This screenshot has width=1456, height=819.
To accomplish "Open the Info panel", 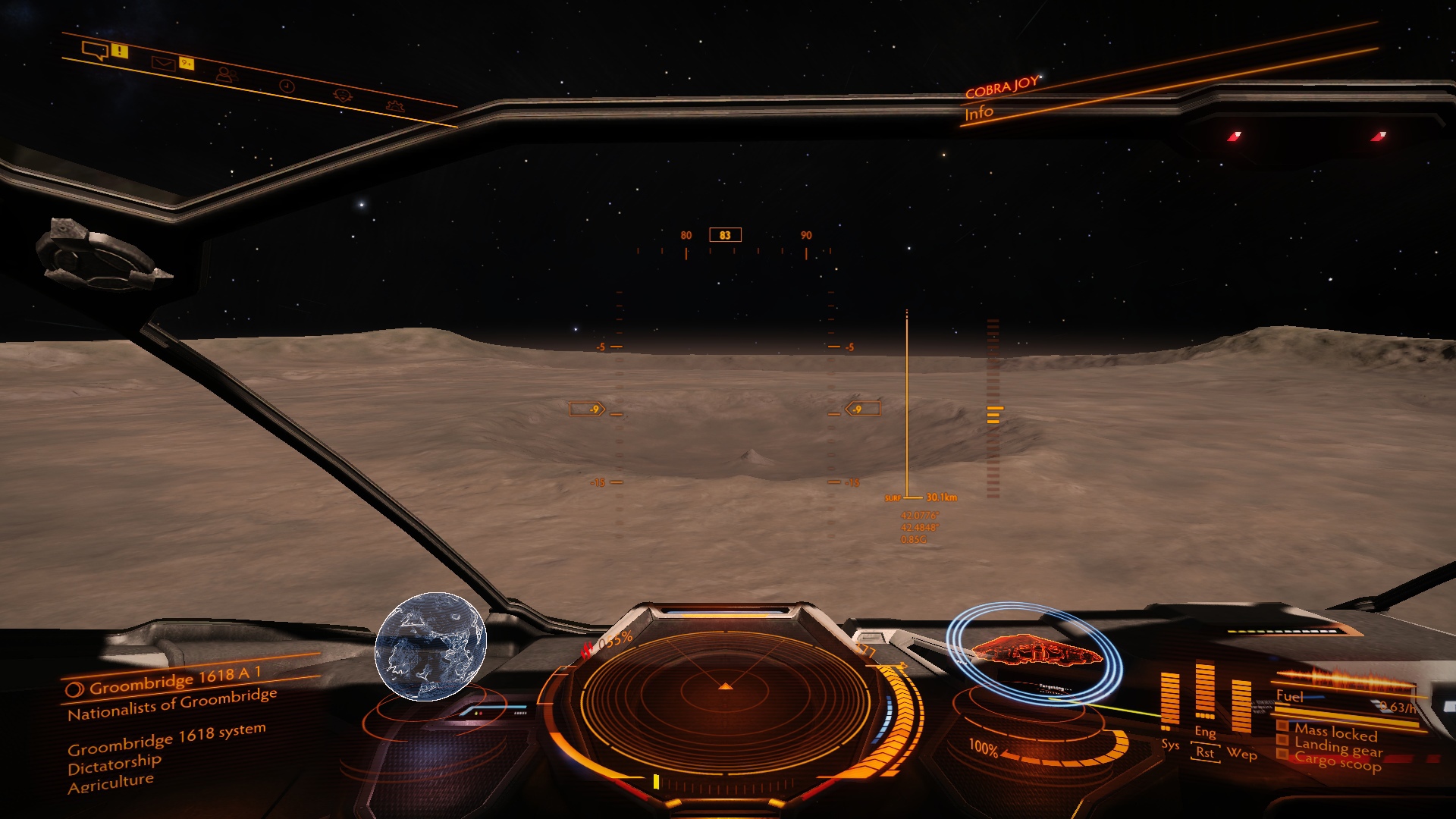I will tap(978, 114).
